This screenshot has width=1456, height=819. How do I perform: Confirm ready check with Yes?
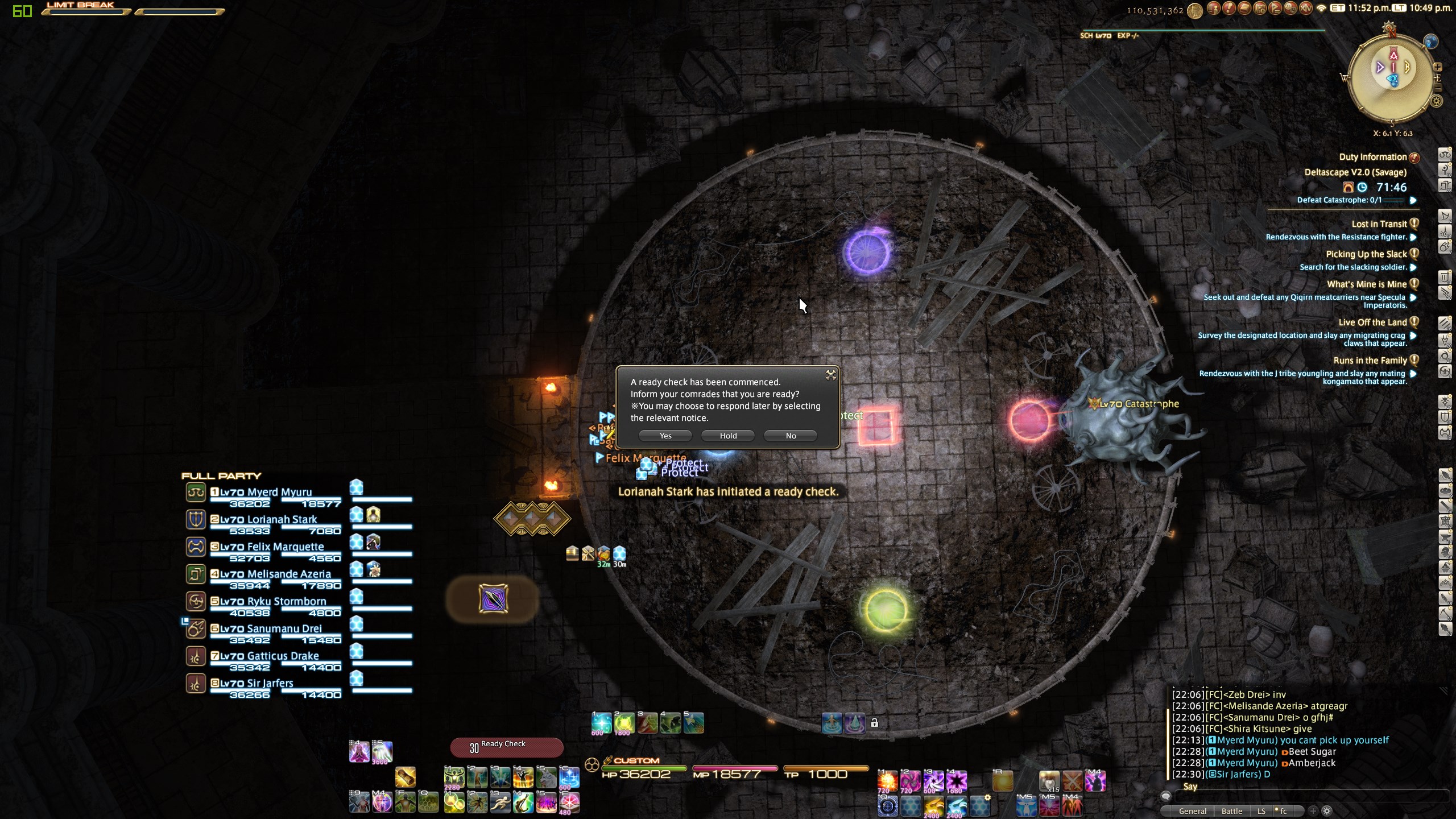pyautogui.click(x=665, y=436)
